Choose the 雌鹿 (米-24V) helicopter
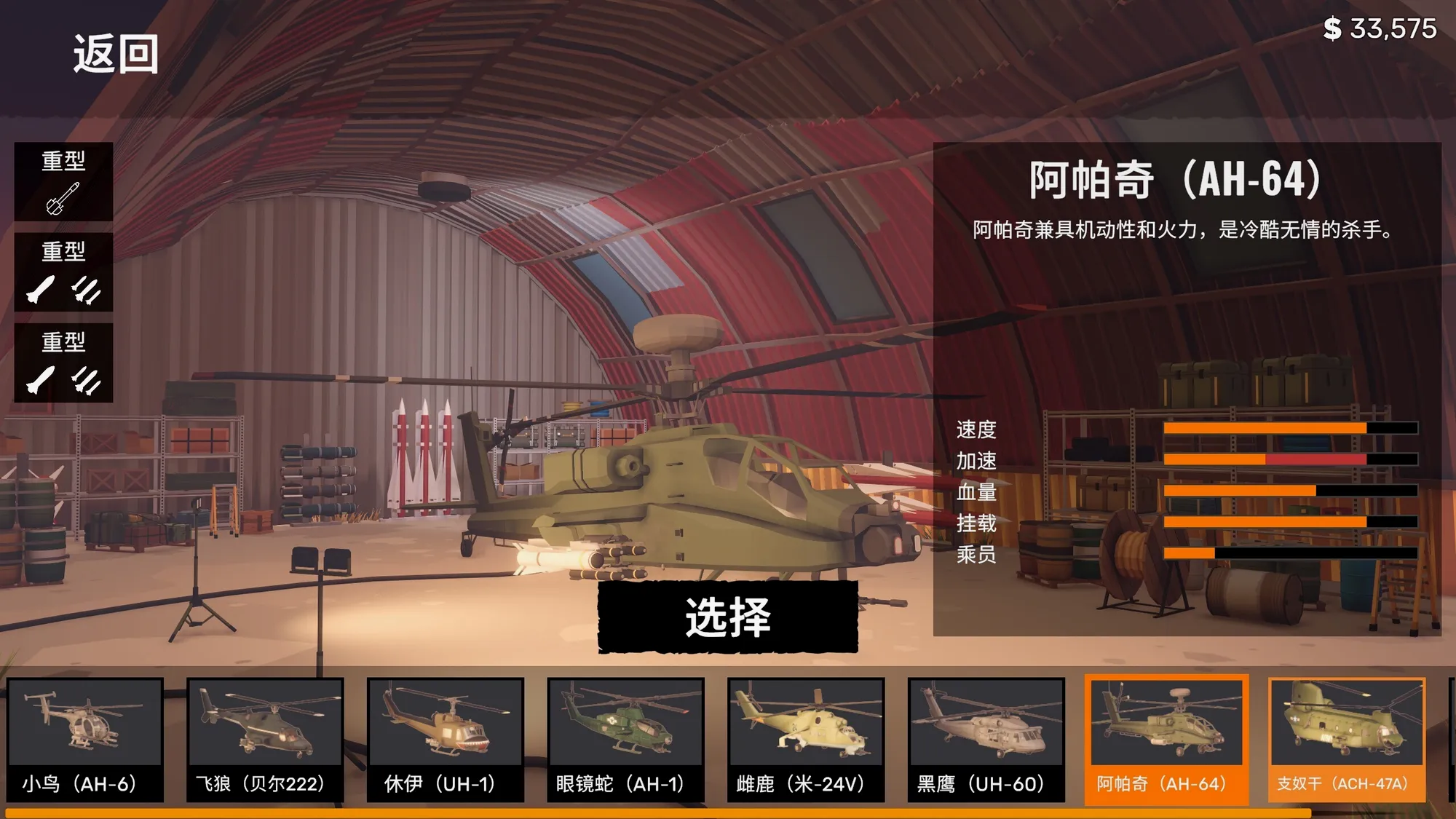The image size is (1456, 819). (x=806, y=740)
